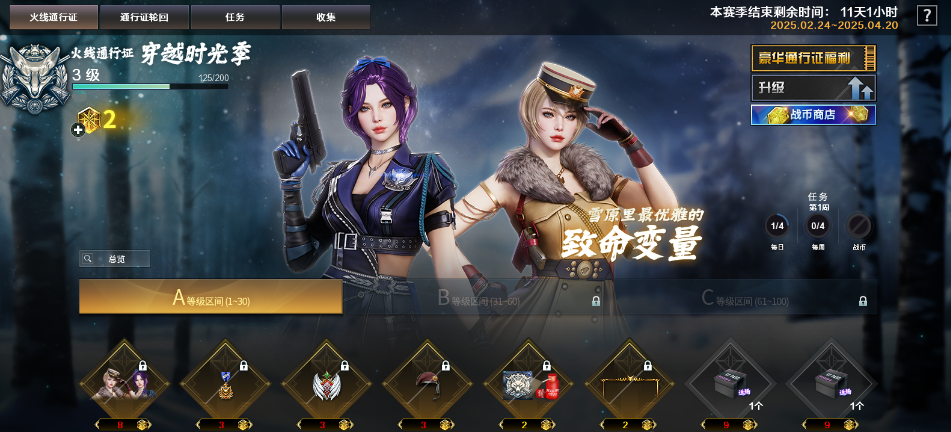Image resolution: width=951 pixels, height=432 pixels.
Task: View the 每日 daily task progress circle
Action: [776, 225]
